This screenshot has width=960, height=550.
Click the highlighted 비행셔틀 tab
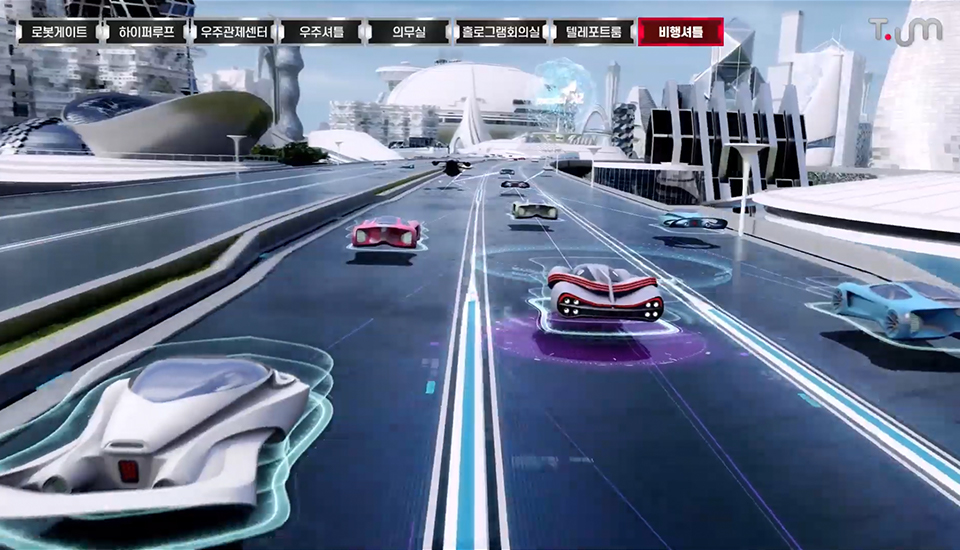[x=680, y=32]
